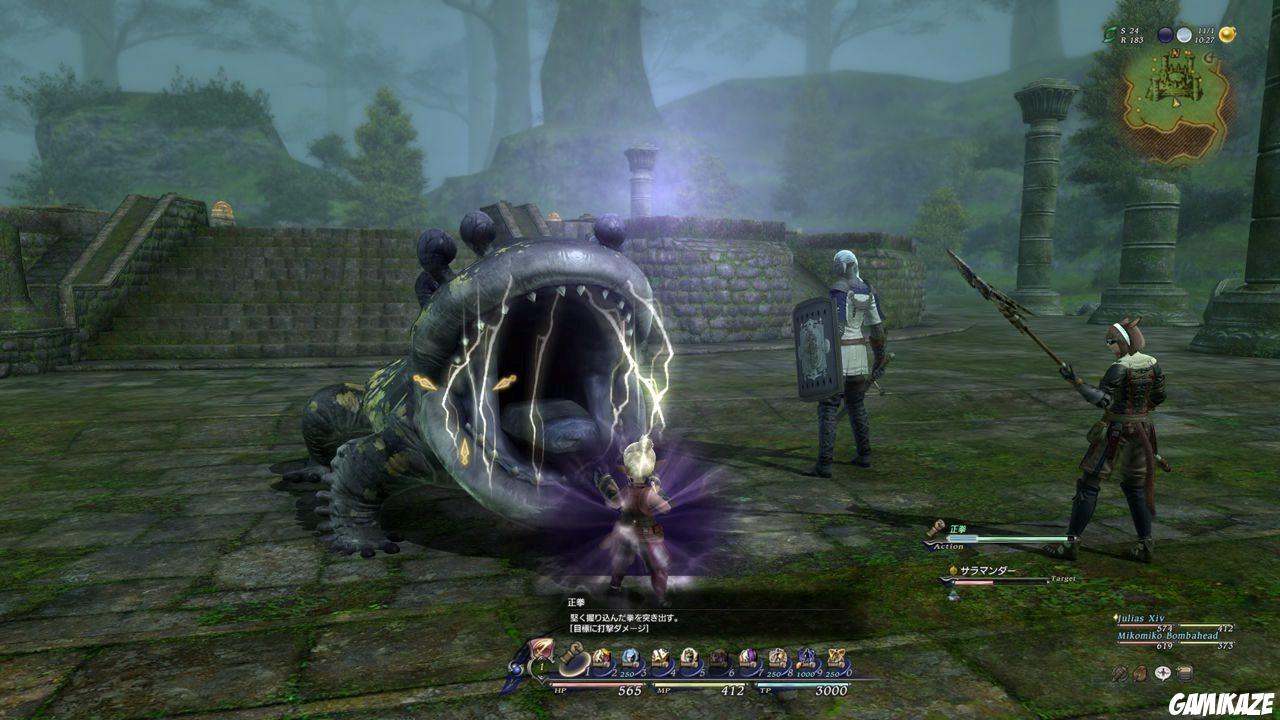Use the 1000-cost ability in hotbar slot 9

point(805,656)
